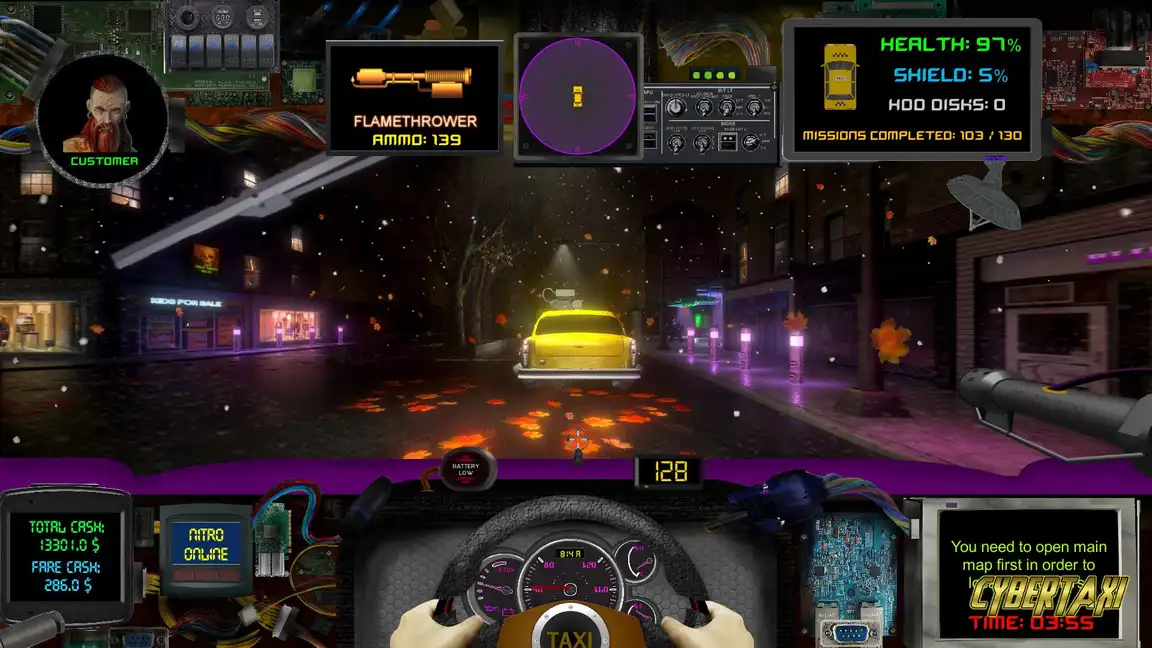1152x648 pixels.
Task: Open the circular purple radar minimap
Action: [577, 97]
